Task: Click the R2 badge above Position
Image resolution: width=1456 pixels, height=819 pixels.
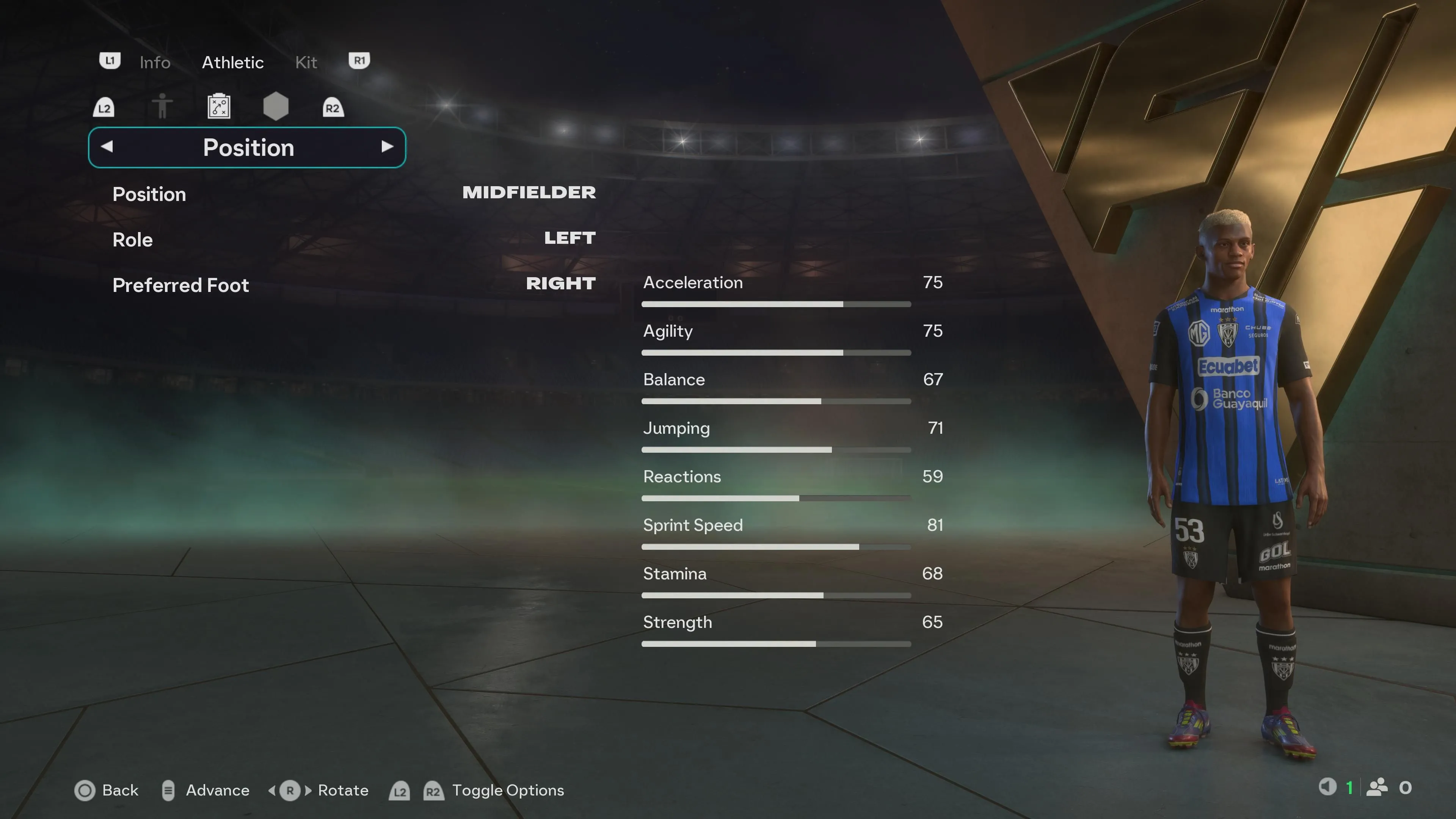Action: point(333,107)
